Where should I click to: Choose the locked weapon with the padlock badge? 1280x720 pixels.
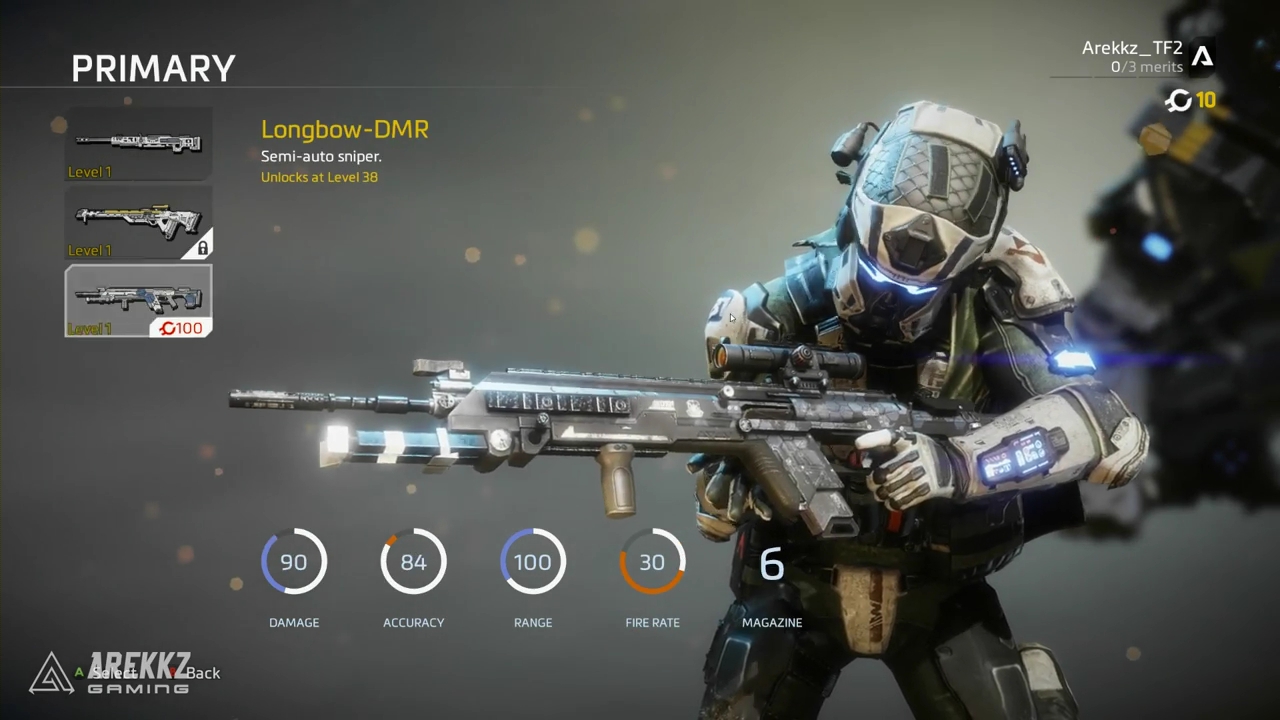point(138,222)
